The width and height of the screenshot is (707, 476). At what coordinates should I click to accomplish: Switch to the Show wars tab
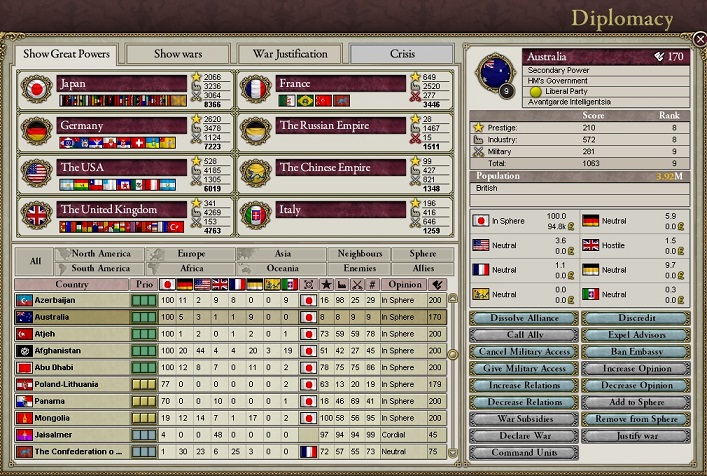pyautogui.click(x=176, y=53)
